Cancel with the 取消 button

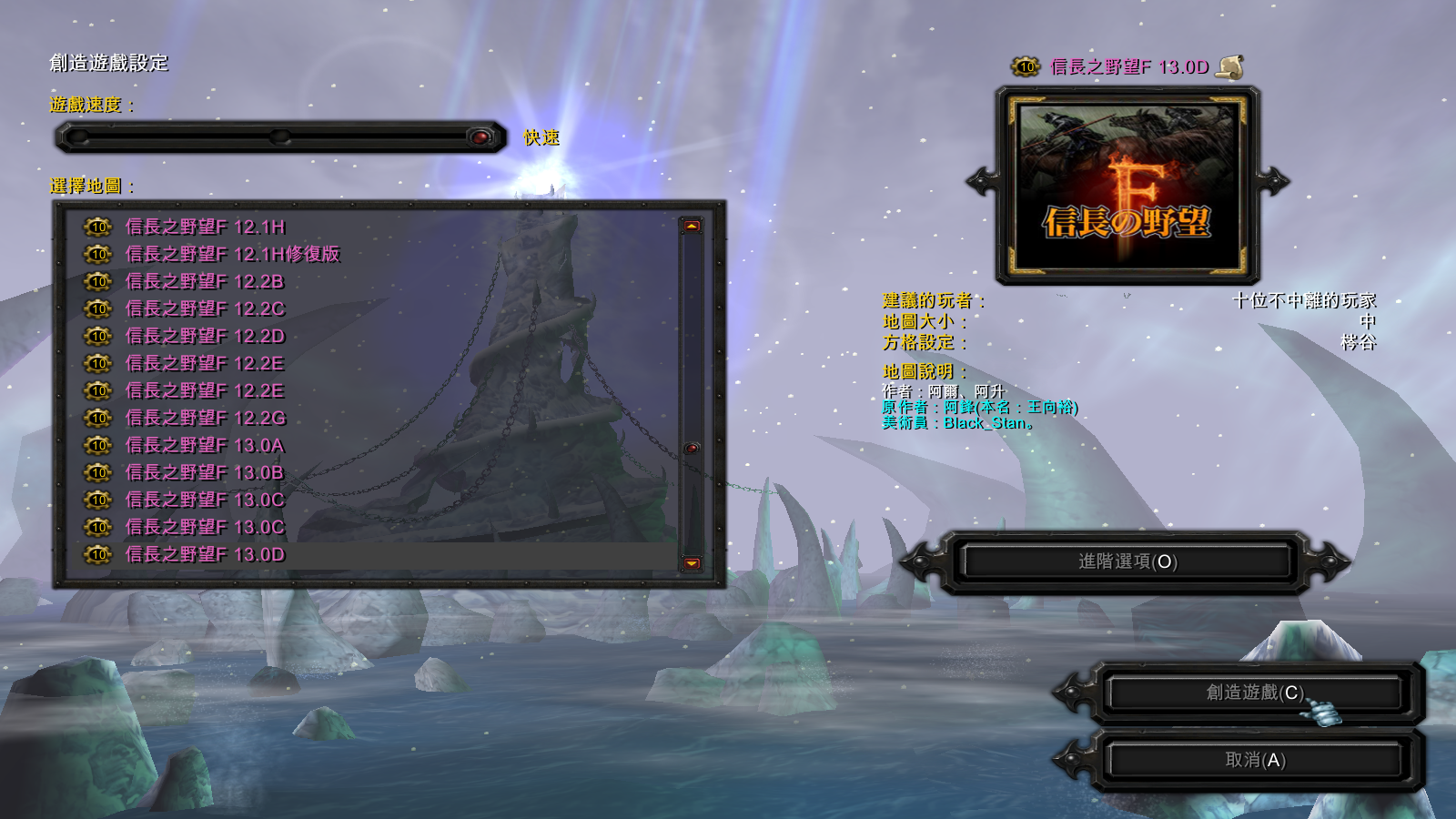(1254, 760)
